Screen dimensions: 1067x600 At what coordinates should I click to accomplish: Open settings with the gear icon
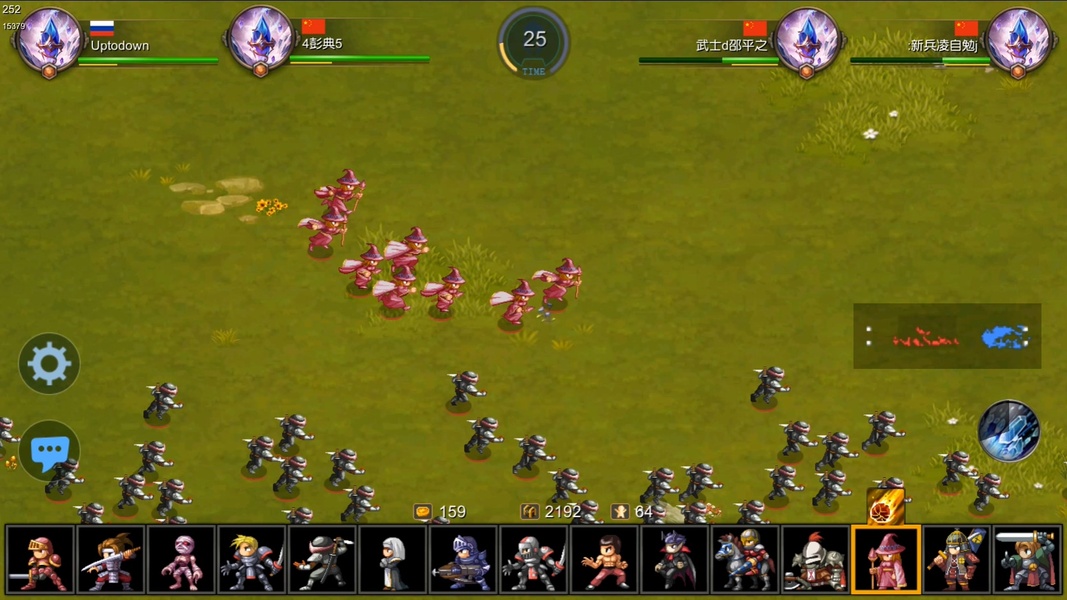click(x=49, y=363)
